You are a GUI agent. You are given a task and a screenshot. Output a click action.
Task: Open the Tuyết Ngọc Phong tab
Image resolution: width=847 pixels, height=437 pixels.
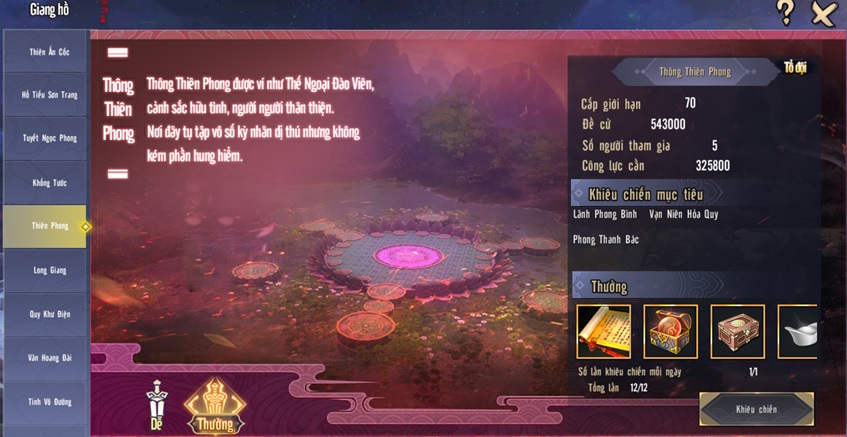tap(44, 138)
